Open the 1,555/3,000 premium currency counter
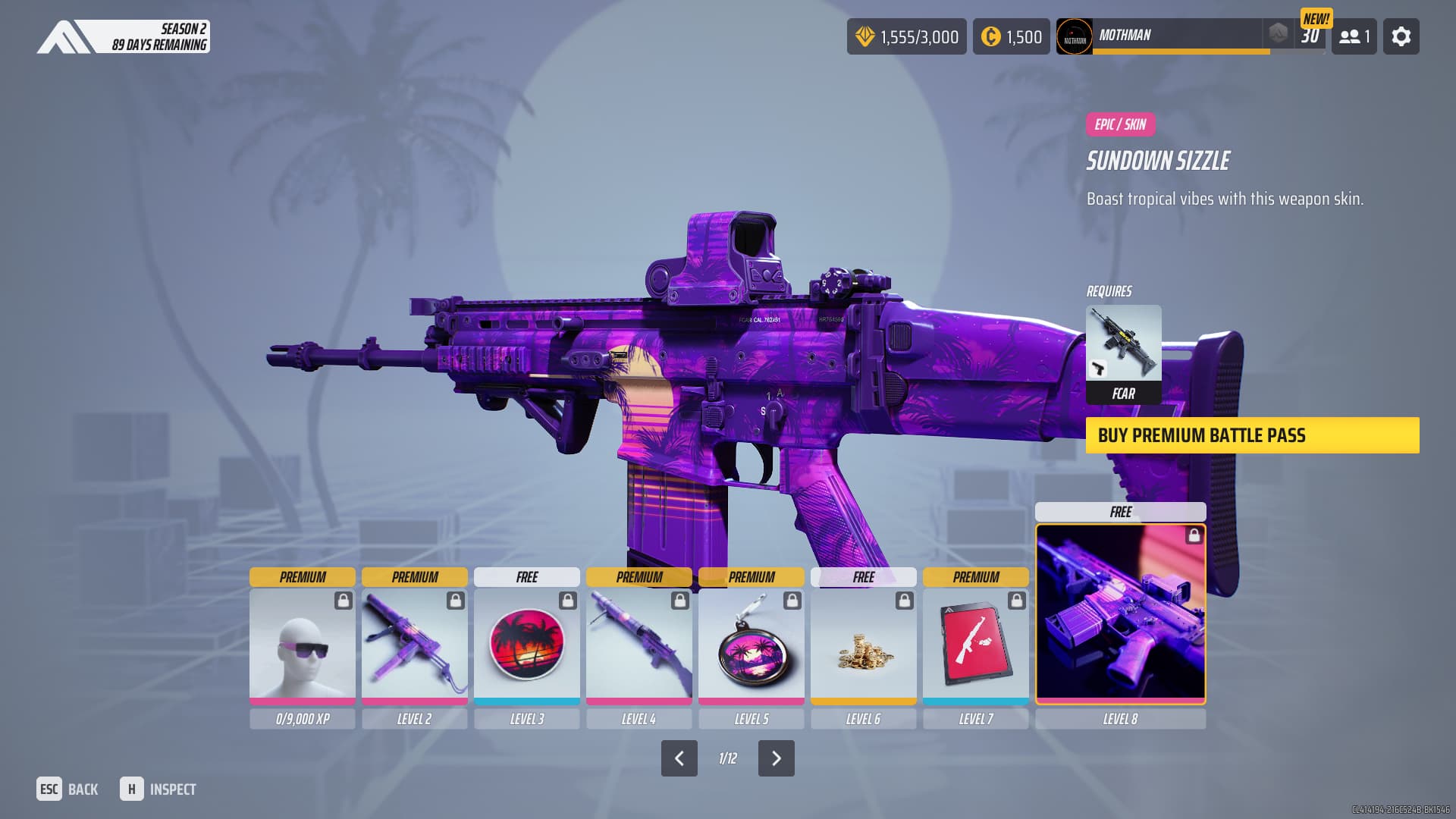Image resolution: width=1456 pixels, height=819 pixels. coord(906,36)
